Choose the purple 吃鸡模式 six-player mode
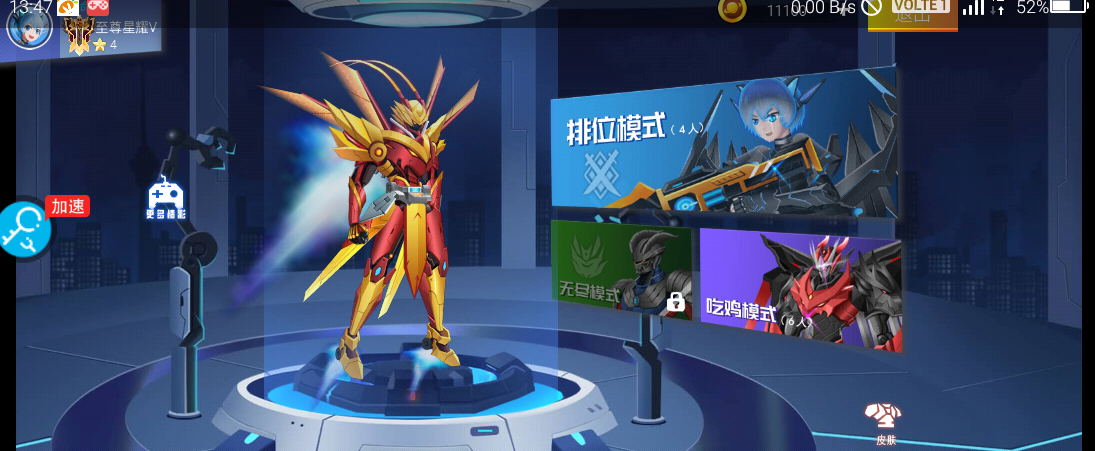This screenshot has height=451, width=1095. [799, 286]
